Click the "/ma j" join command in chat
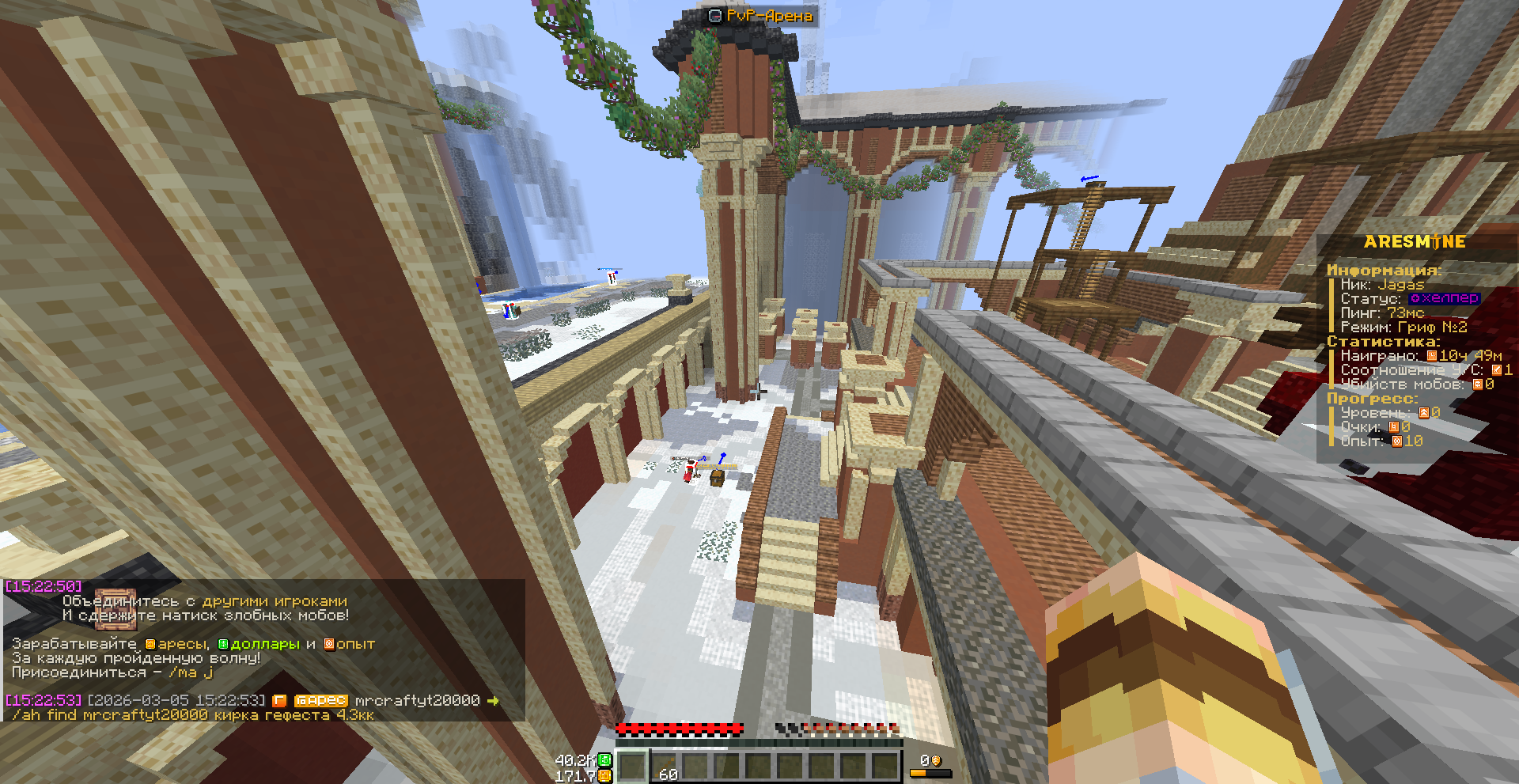 point(191,672)
